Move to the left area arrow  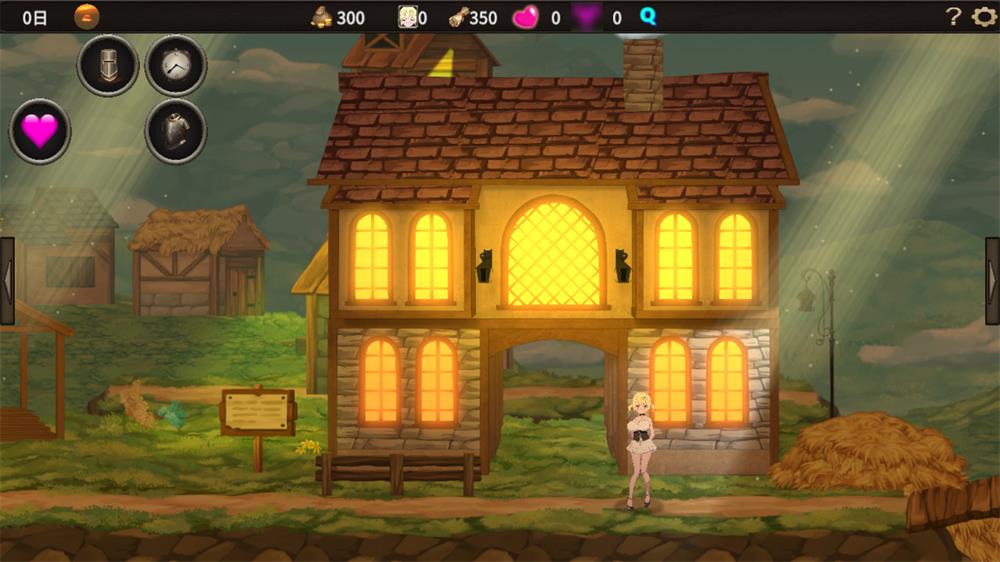point(7,281)
